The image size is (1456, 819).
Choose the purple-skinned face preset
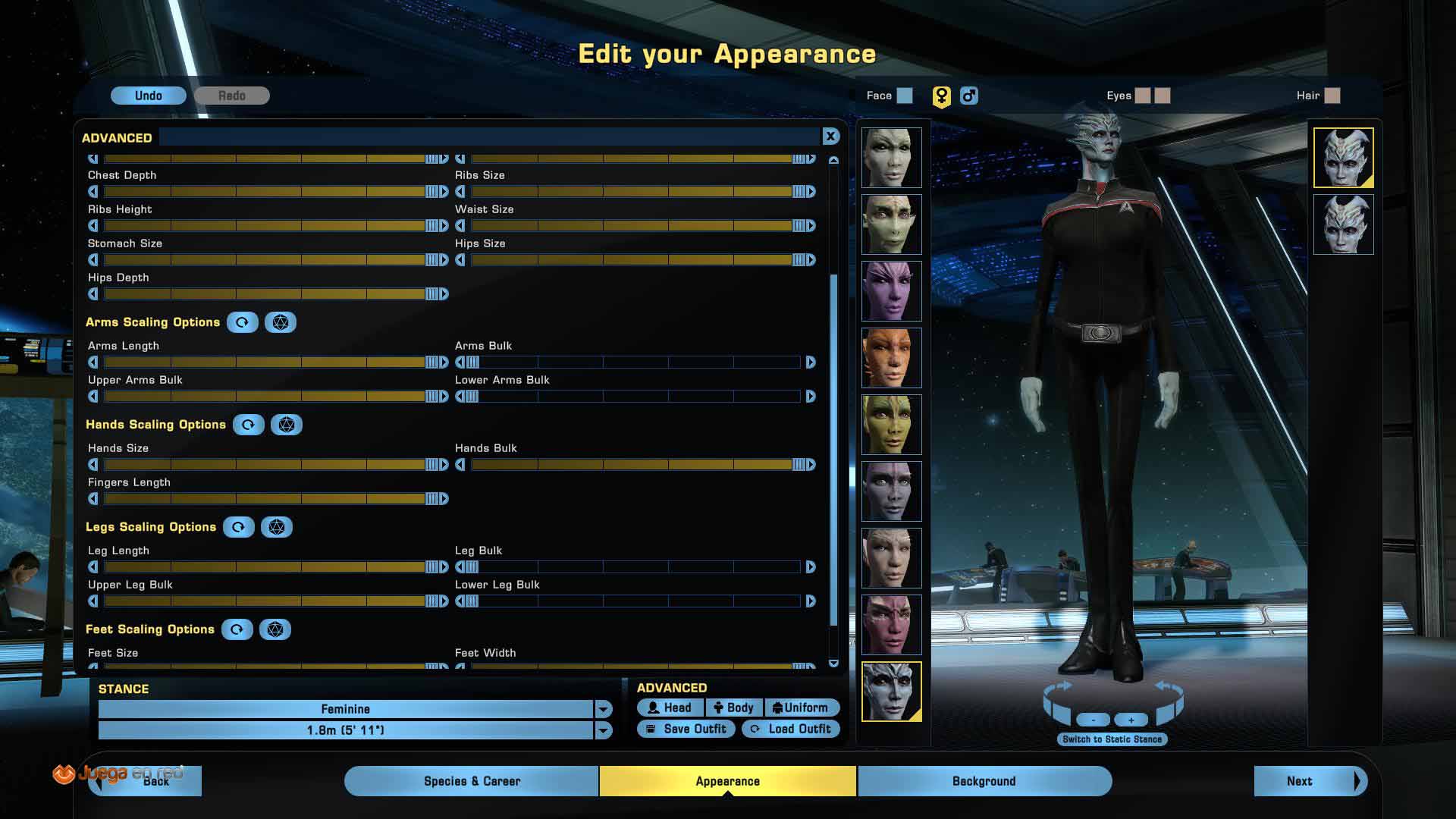891,291
